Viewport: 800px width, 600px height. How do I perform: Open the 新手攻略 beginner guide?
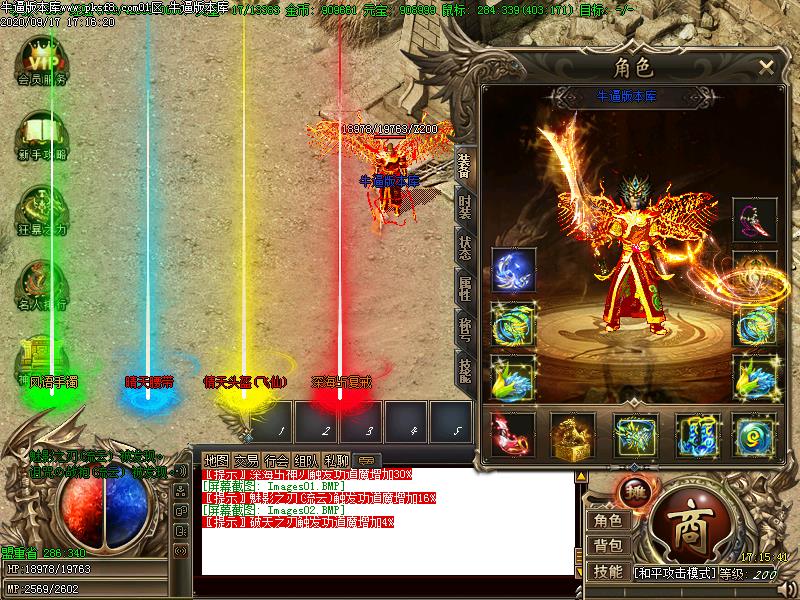pyautogui.click(x=42, y=138)
